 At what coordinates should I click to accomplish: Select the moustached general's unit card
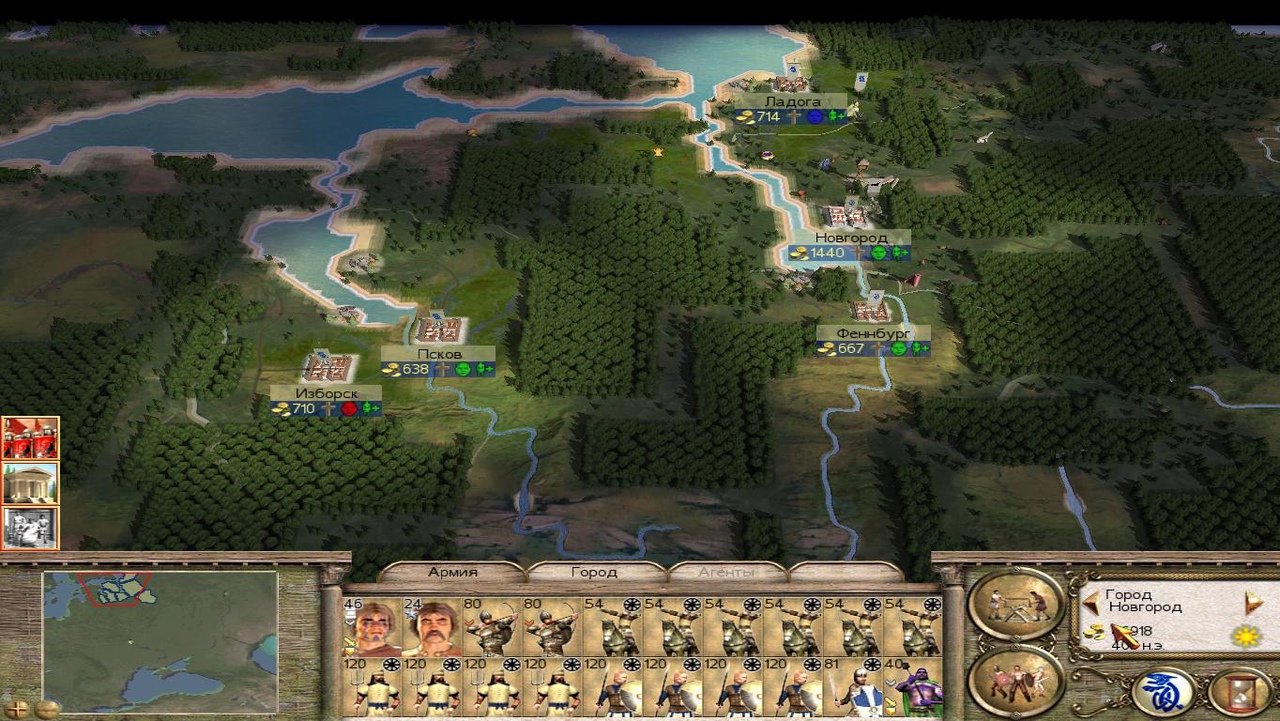(x=432, y=627)
